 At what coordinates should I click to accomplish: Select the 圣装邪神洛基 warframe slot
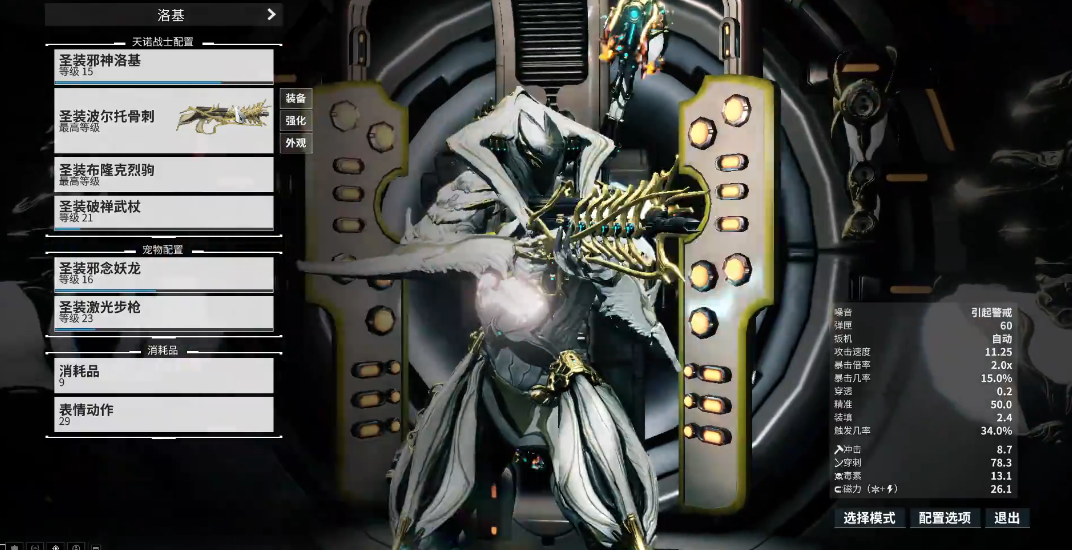pos(164,65)
